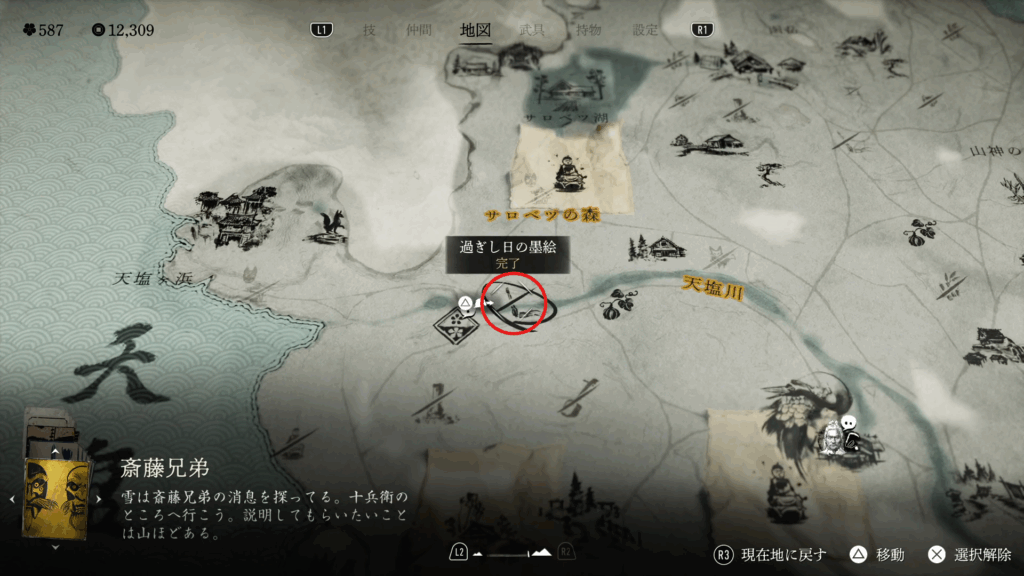Switch to the 武具 tab
This screenshot has height=576, width=1024.
[533, 30]
